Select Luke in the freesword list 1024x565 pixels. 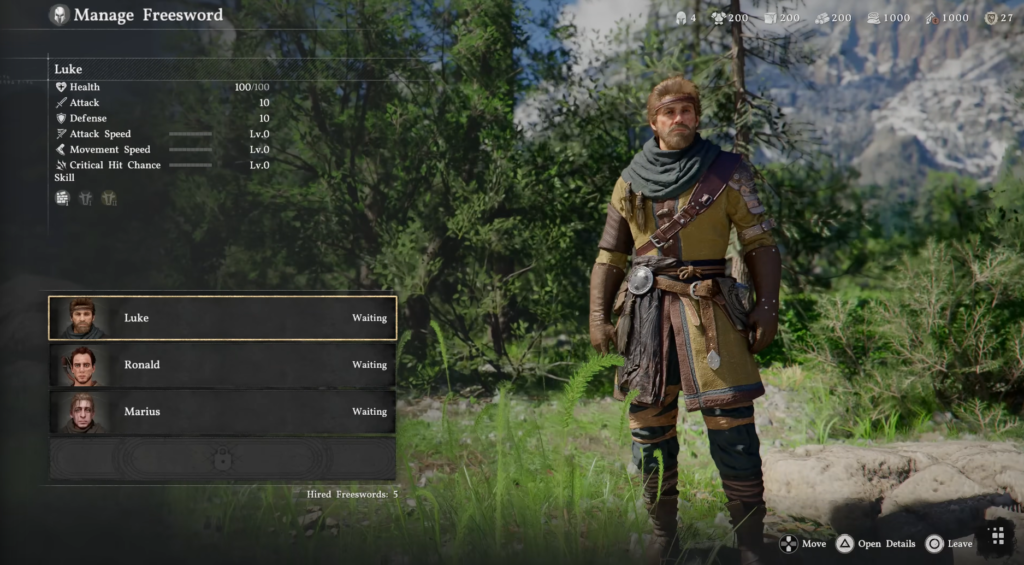click(222, 318)
